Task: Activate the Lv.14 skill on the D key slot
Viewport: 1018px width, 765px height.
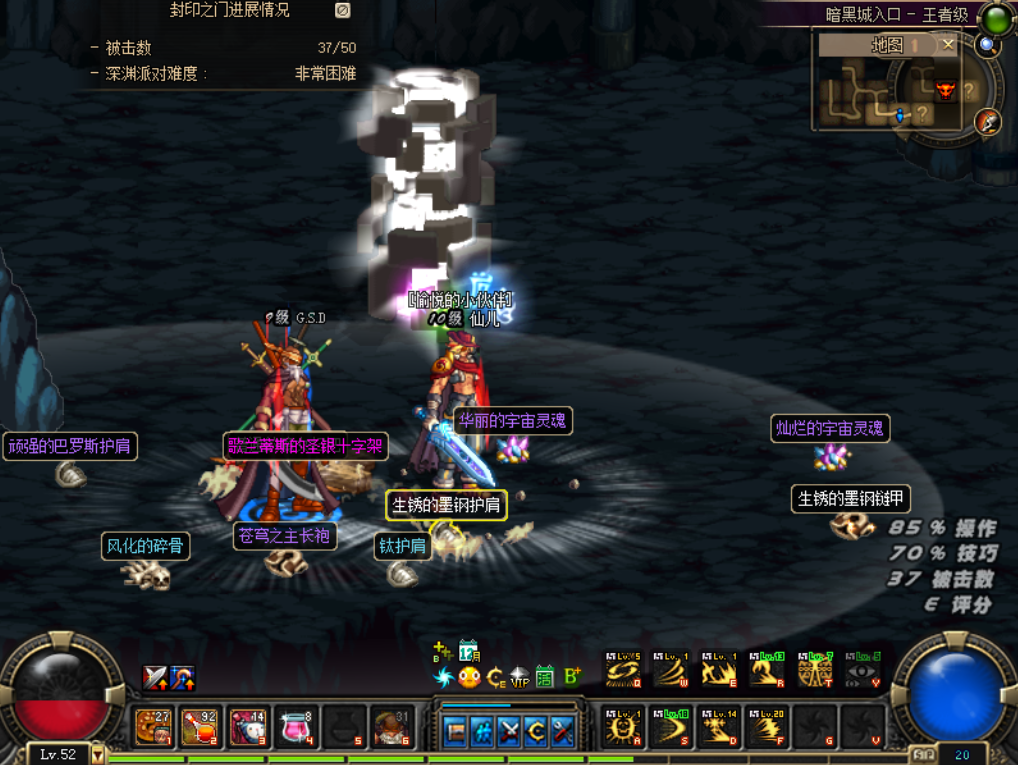Action: [718, 726]
